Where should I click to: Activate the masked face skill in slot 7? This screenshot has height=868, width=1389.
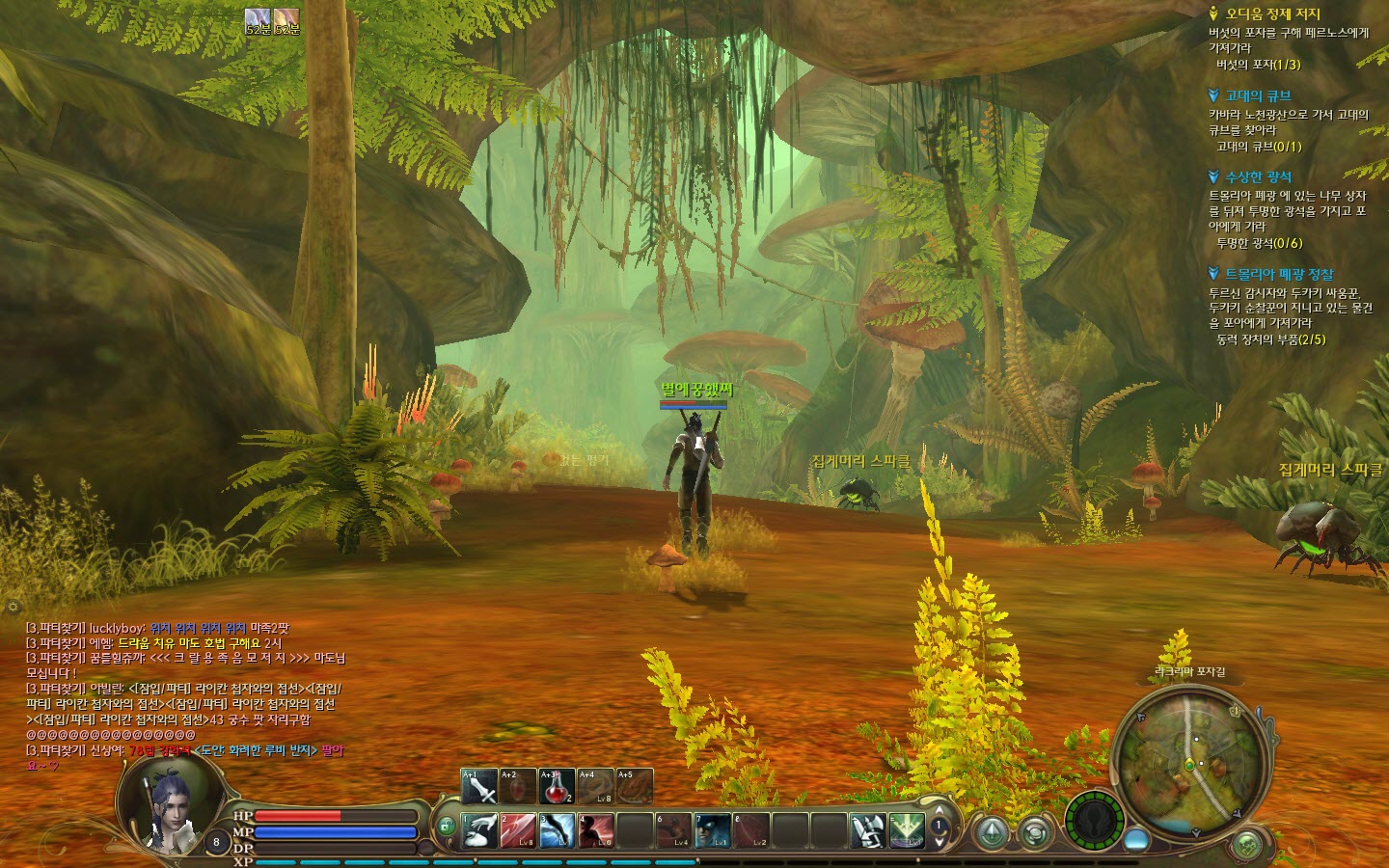point(712,830)
